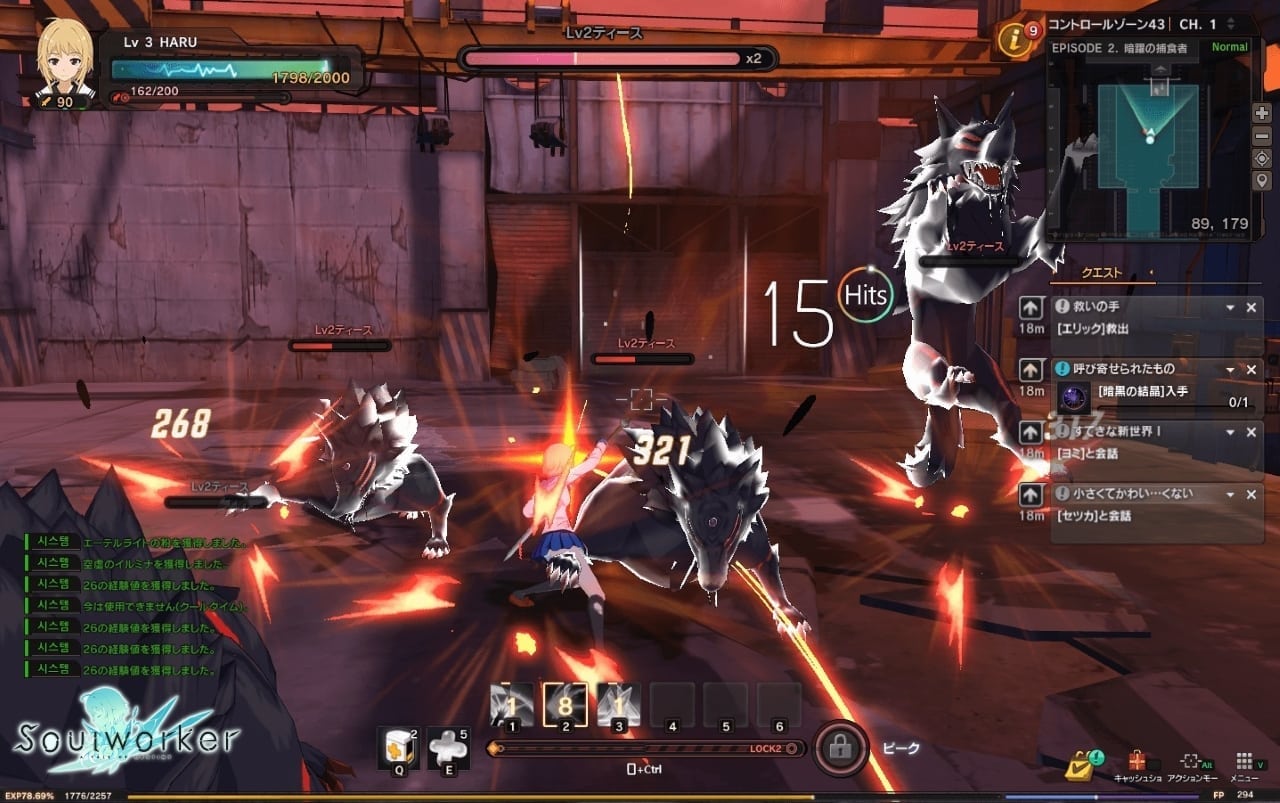Activate the skill in hotbar slot 3
Image resolution: width=1280 pixels, height=803 pixels.
[x=618, y=704]
